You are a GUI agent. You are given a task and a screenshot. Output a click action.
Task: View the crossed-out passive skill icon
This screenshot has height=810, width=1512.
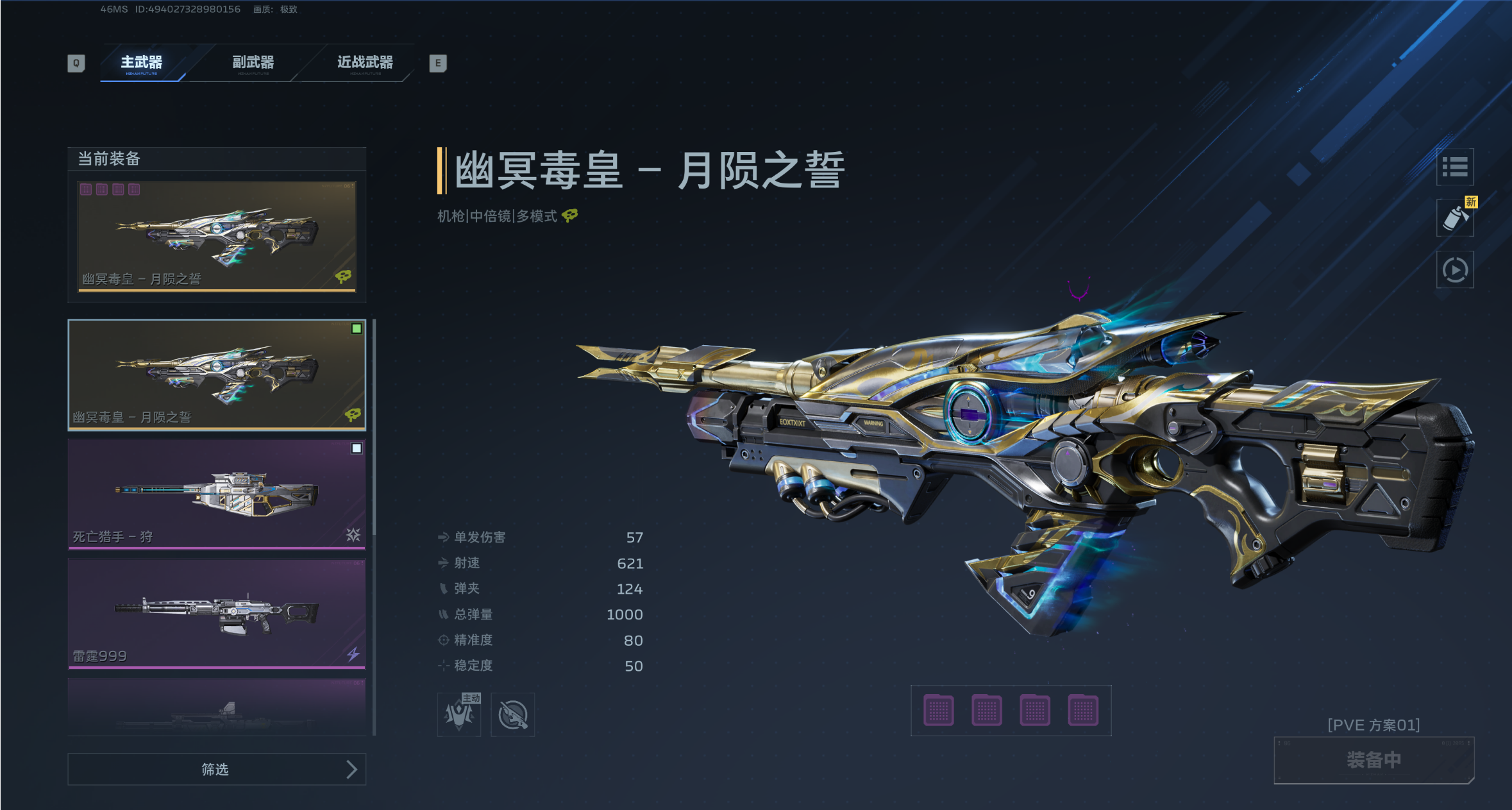click(513, 714)
